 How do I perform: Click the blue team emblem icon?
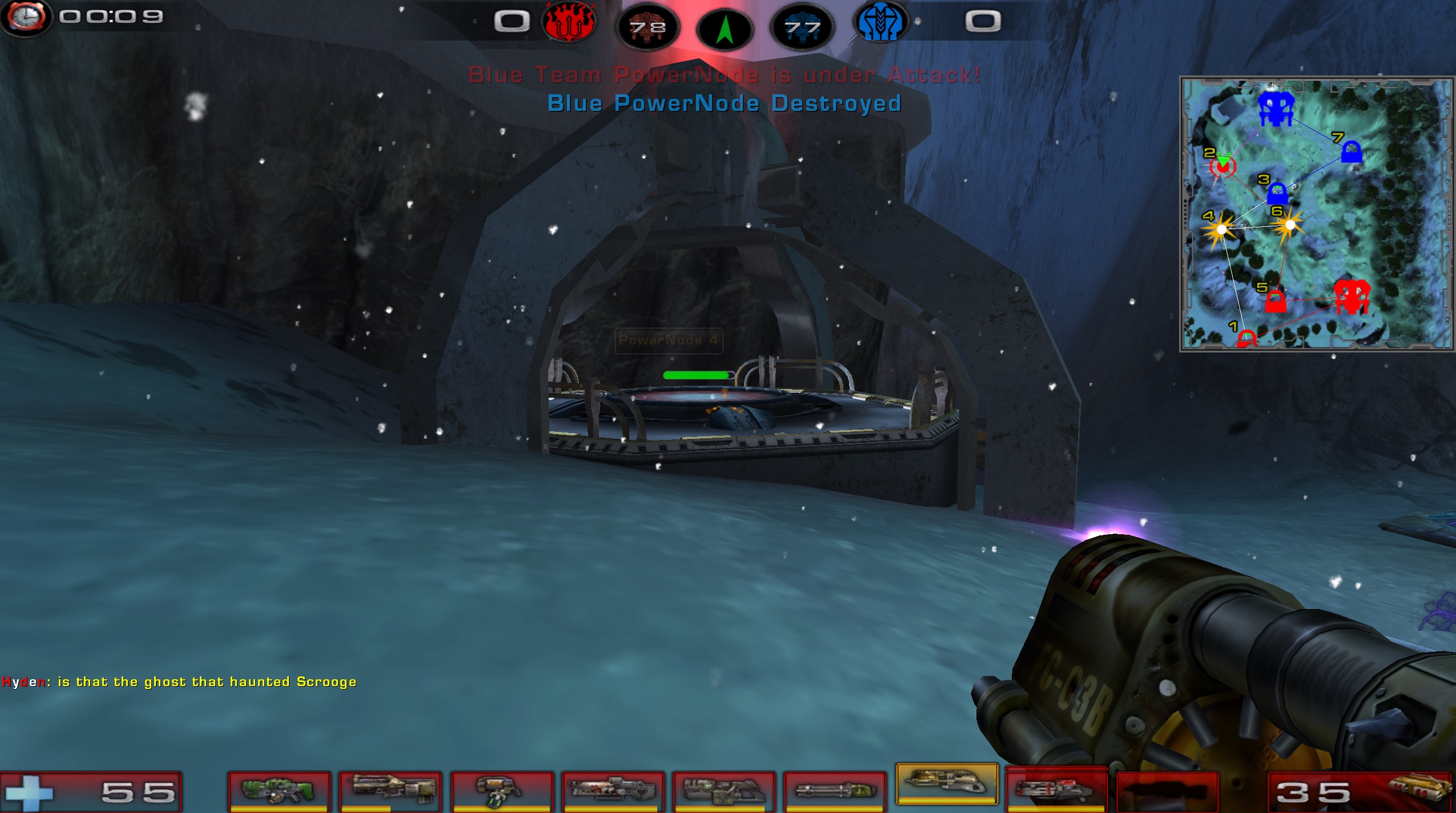tap(880, 23)
